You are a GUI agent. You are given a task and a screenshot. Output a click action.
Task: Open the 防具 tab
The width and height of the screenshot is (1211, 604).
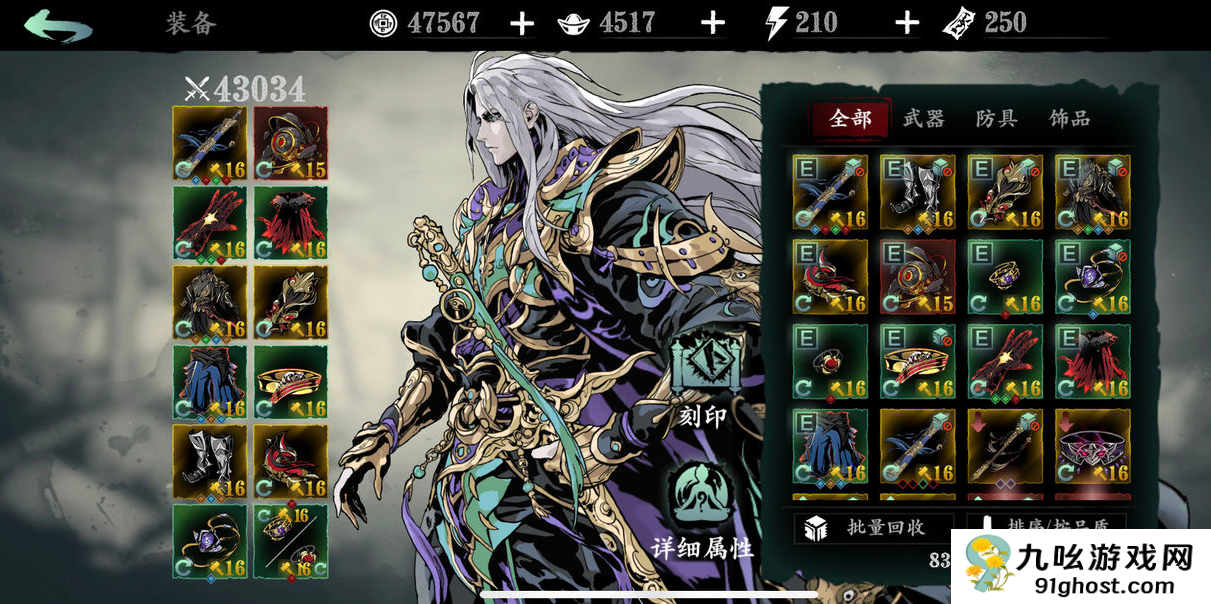(x=996, y=119)
